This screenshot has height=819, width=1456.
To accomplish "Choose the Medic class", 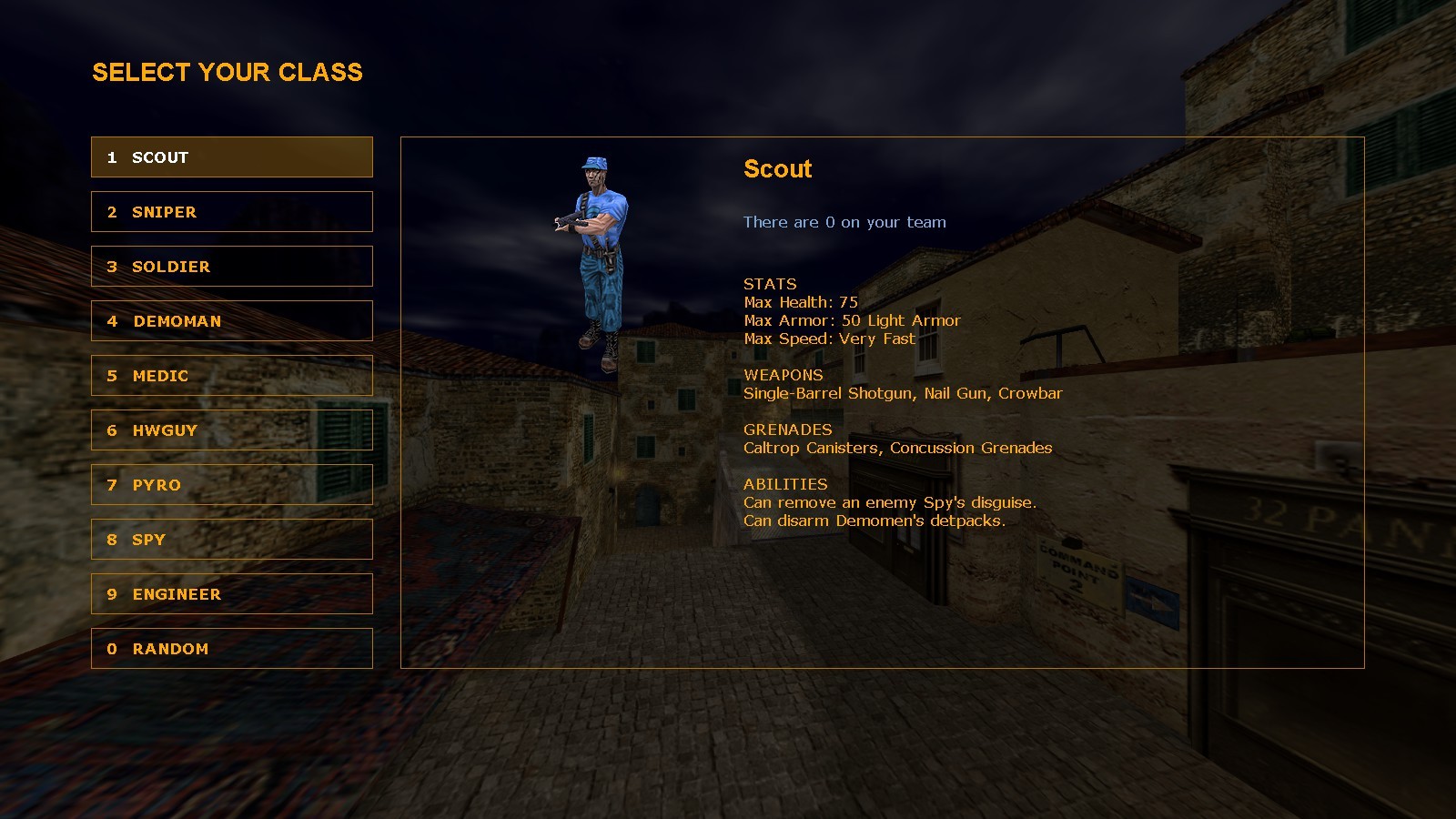I will [231, 375].
